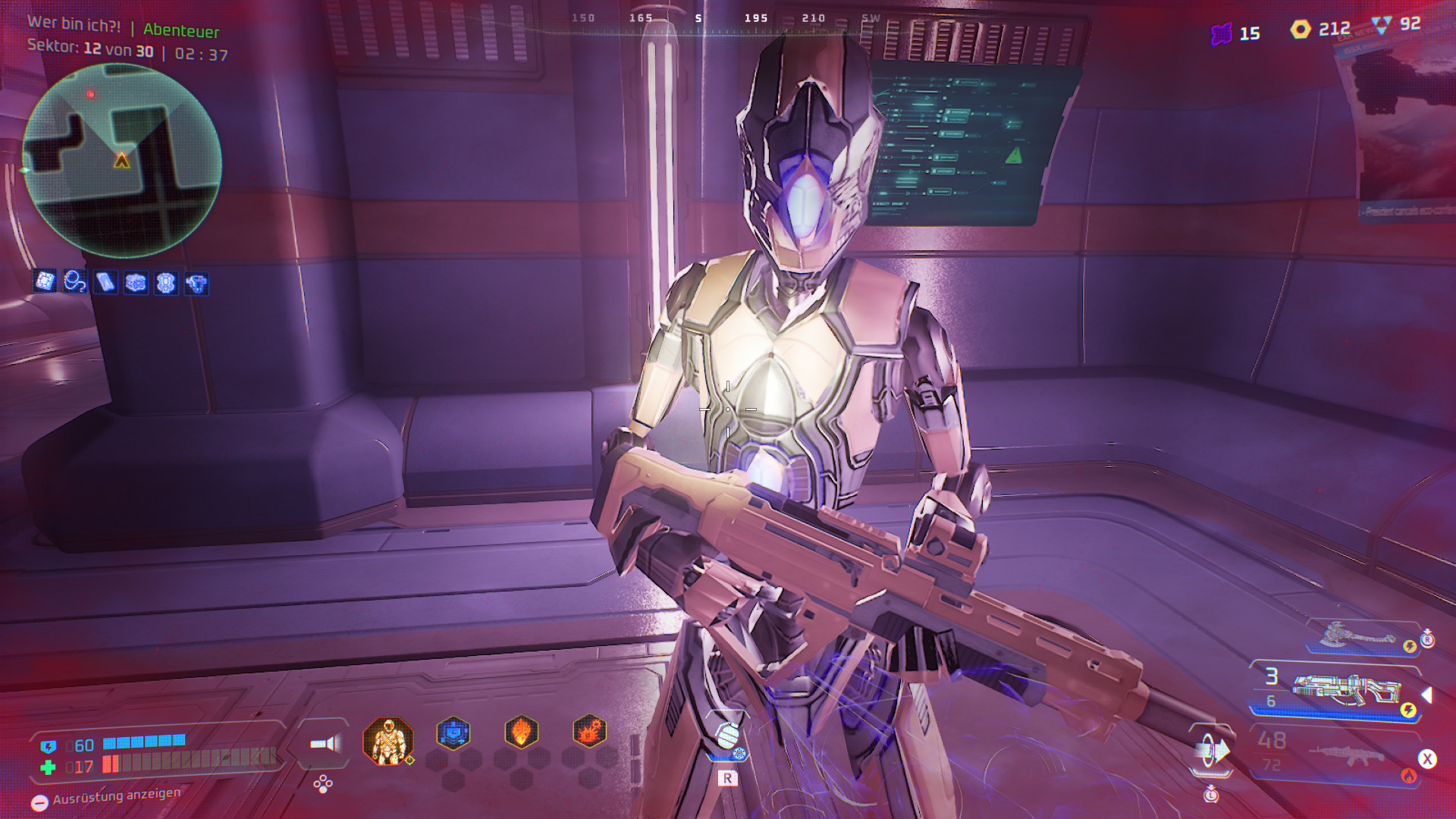The image size is (1456, 819).
Task: Click the chest-shaped buff icon
Action: [x=136, y=283]
